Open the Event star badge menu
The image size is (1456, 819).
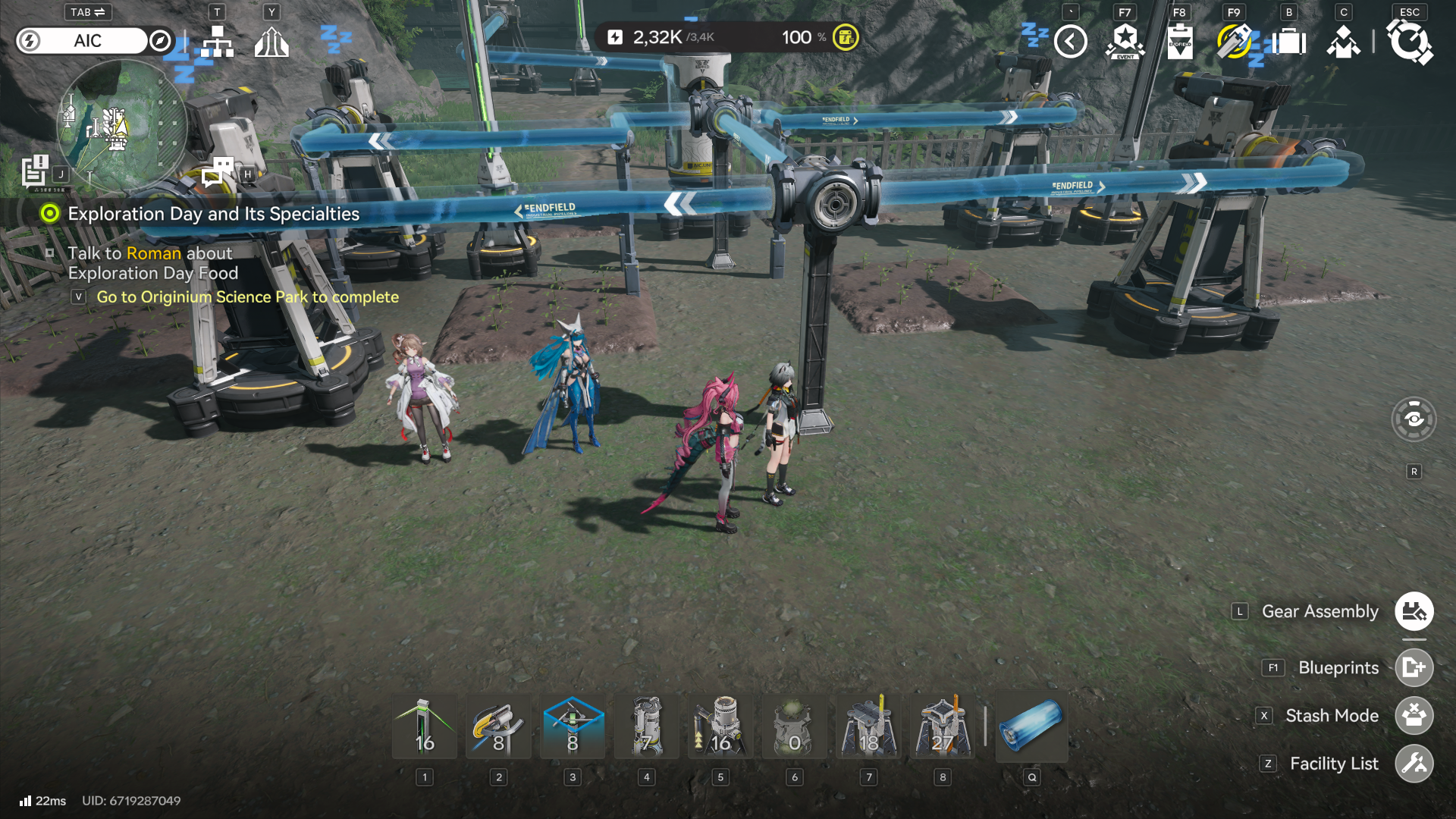tap(1125, 42)
